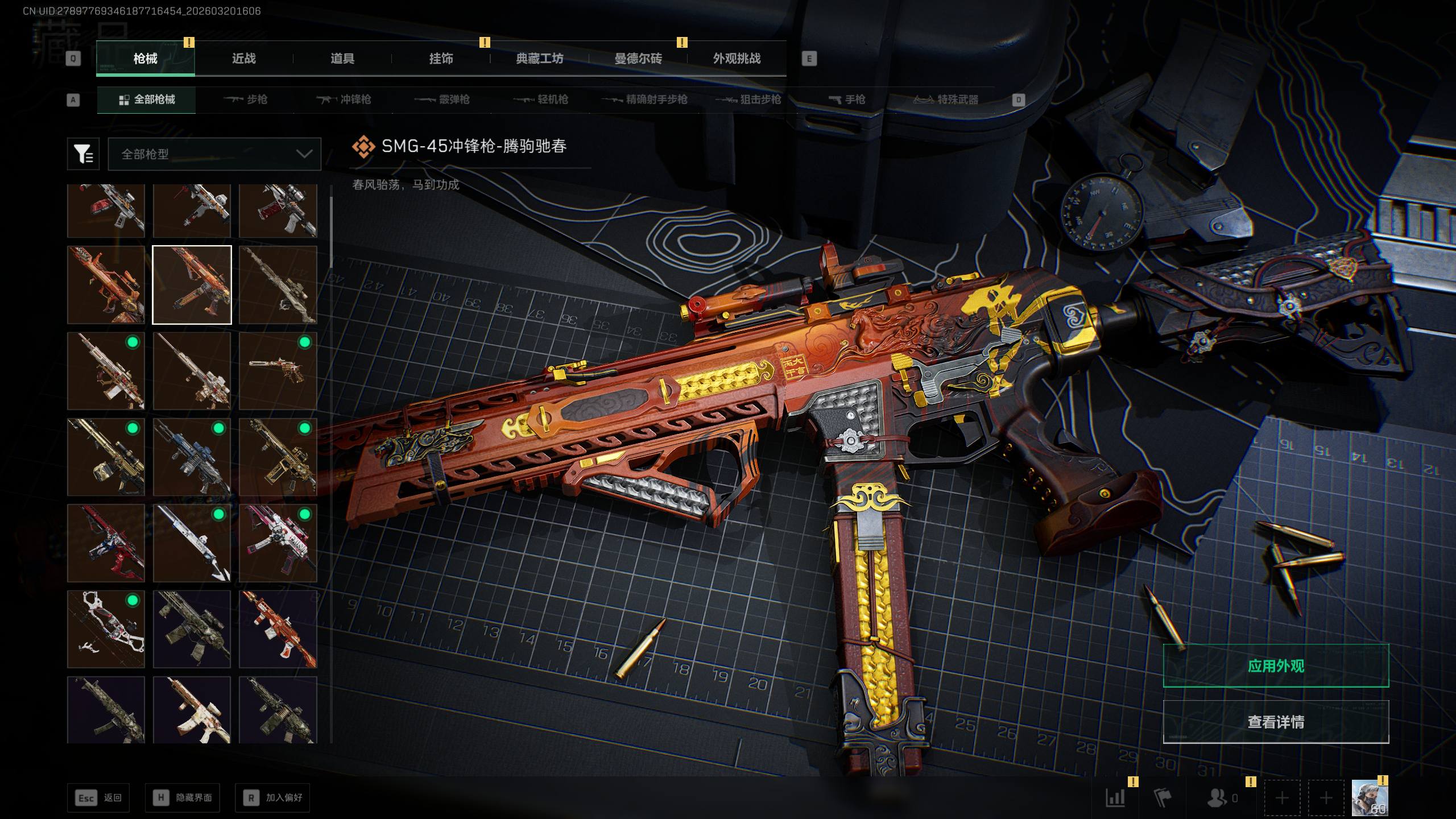Screen dimensions: 1456x819
Task: Apply the skin with 应用外观
Action: 1275,665
